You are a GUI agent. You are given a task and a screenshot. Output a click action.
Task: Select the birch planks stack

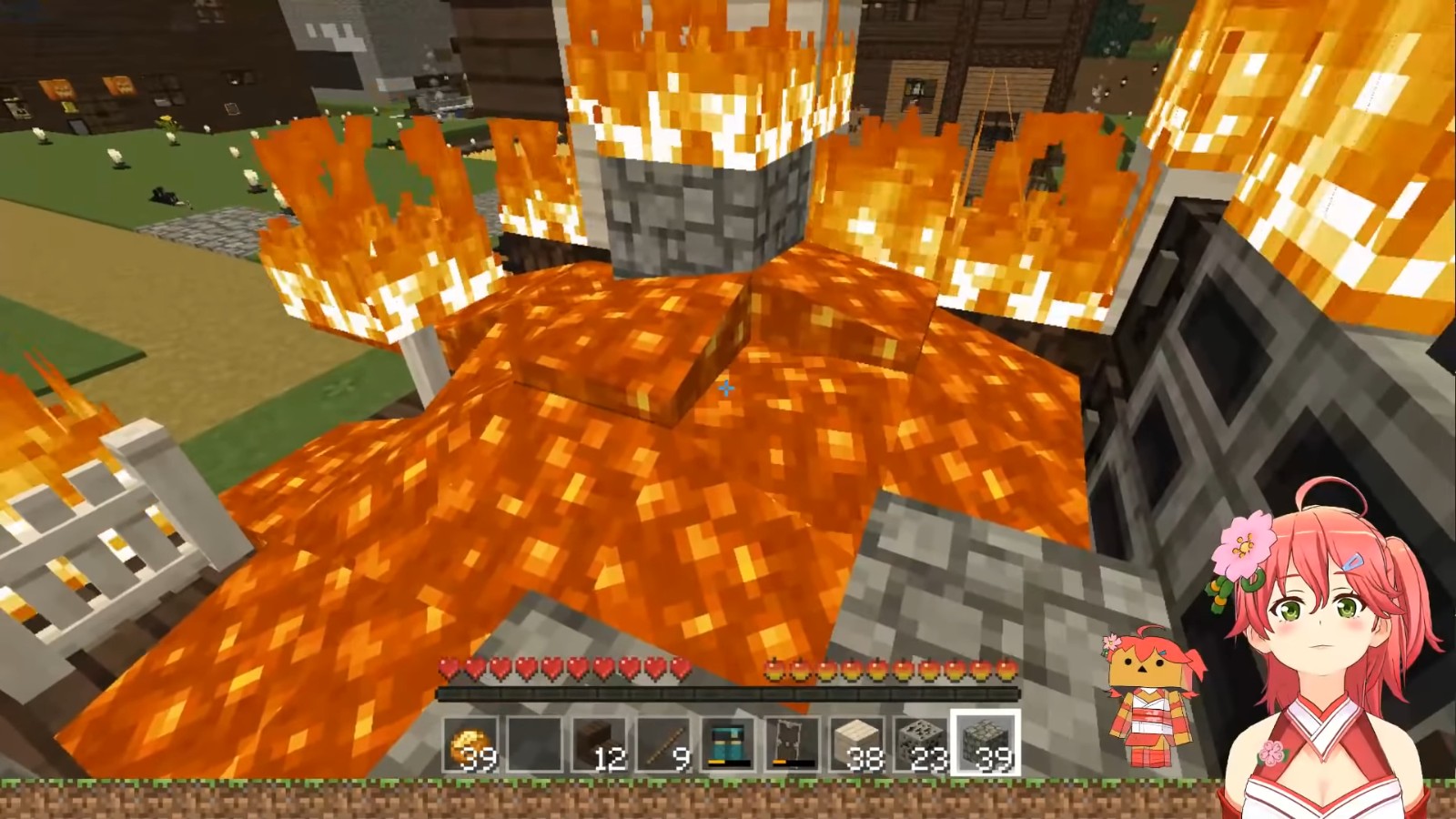pyautogui.click(x=856, y=744)
